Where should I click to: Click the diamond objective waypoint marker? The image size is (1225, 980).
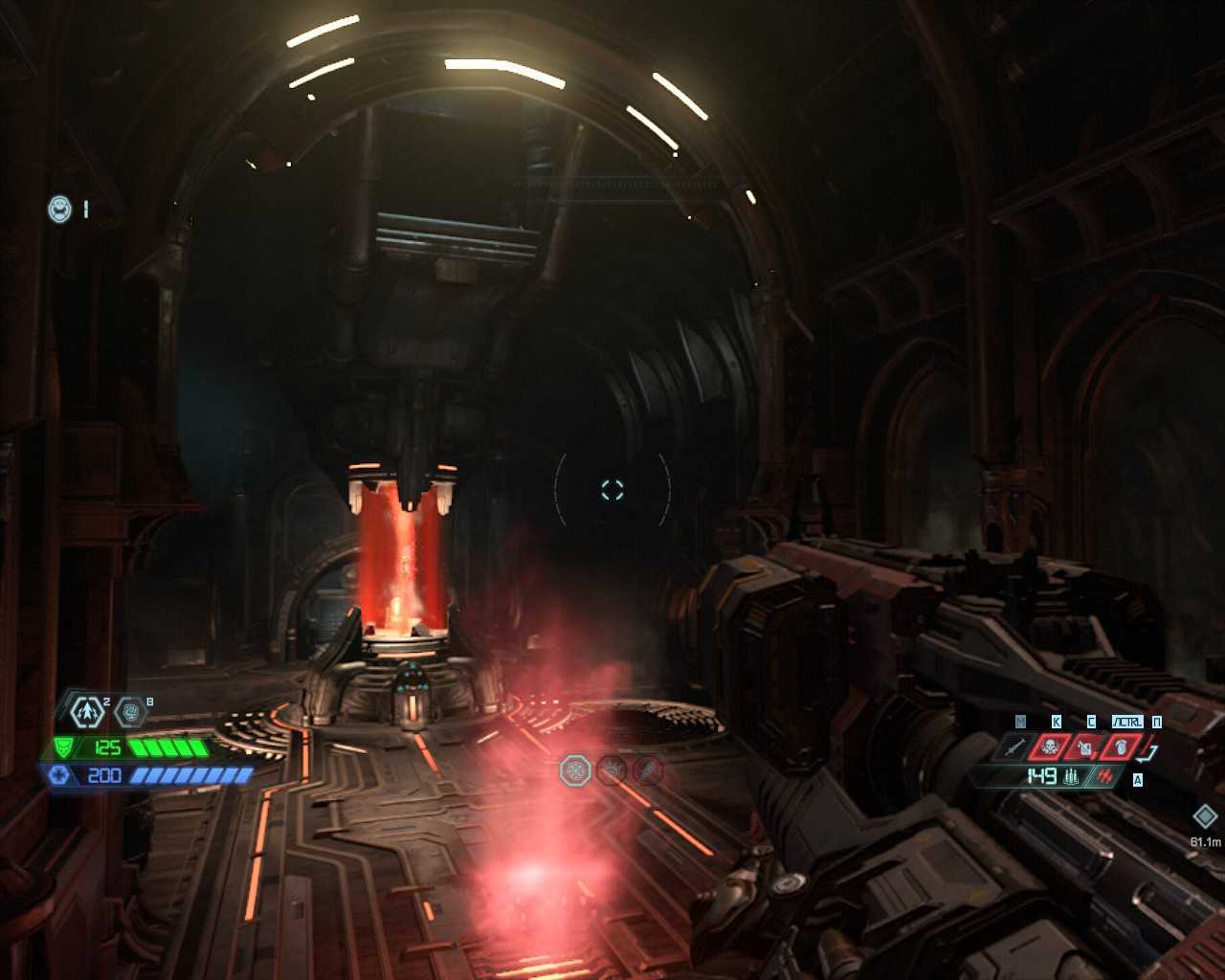[1205, 816]
